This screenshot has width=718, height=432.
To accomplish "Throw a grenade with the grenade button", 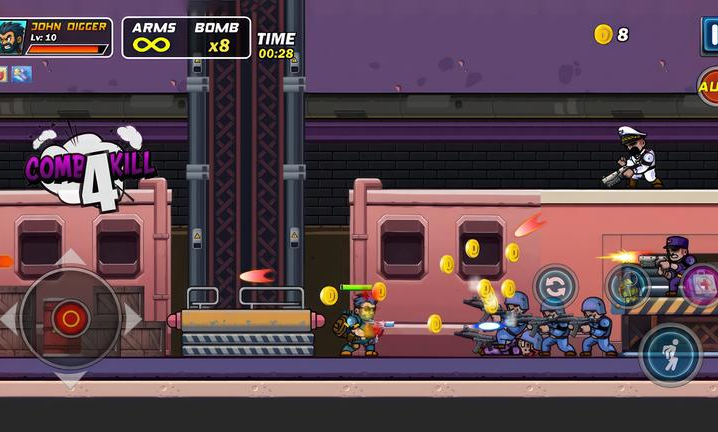I will pyautogui.click(x=629, y=287).
